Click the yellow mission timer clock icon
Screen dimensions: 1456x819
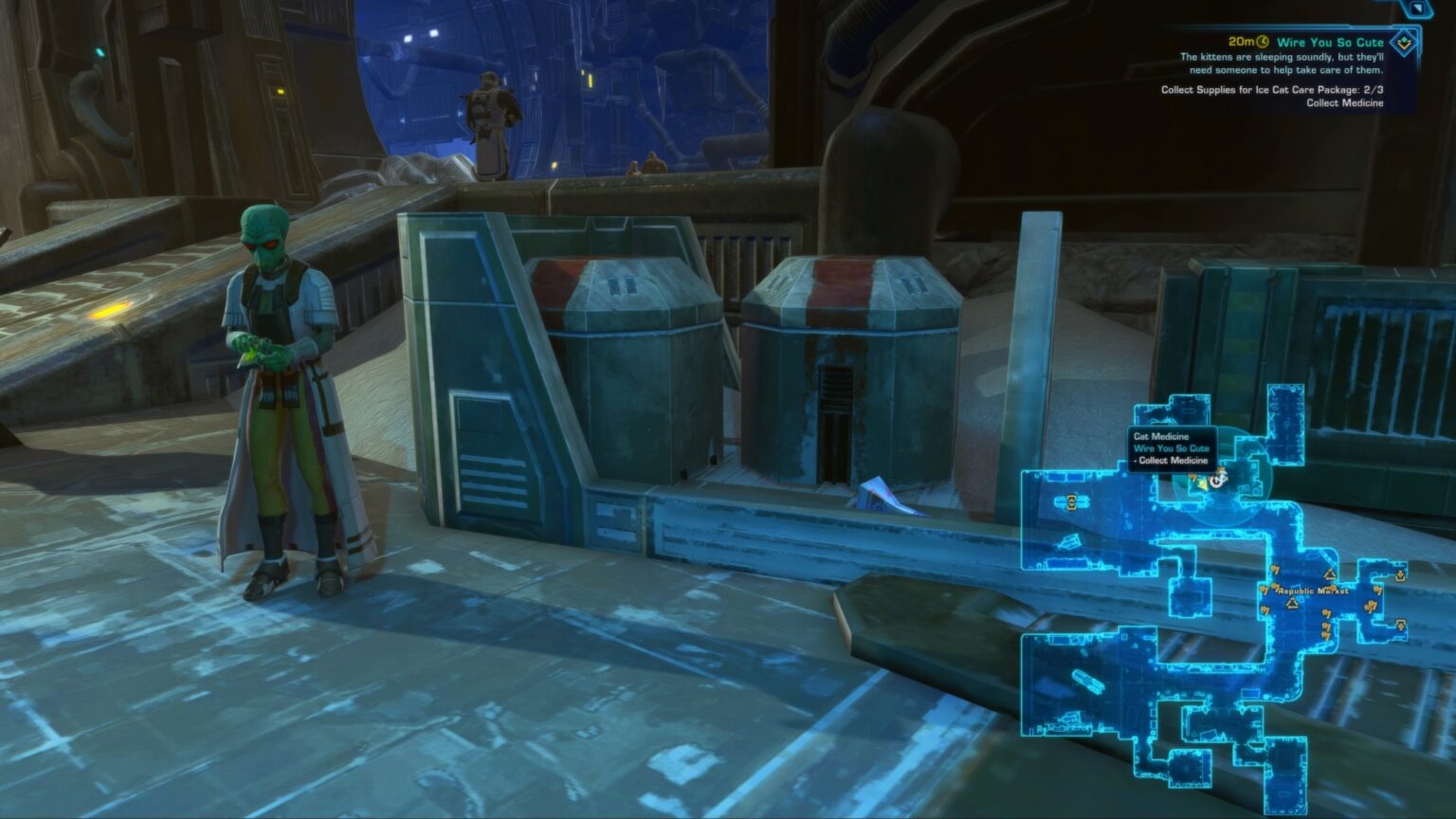(1262, 41)
